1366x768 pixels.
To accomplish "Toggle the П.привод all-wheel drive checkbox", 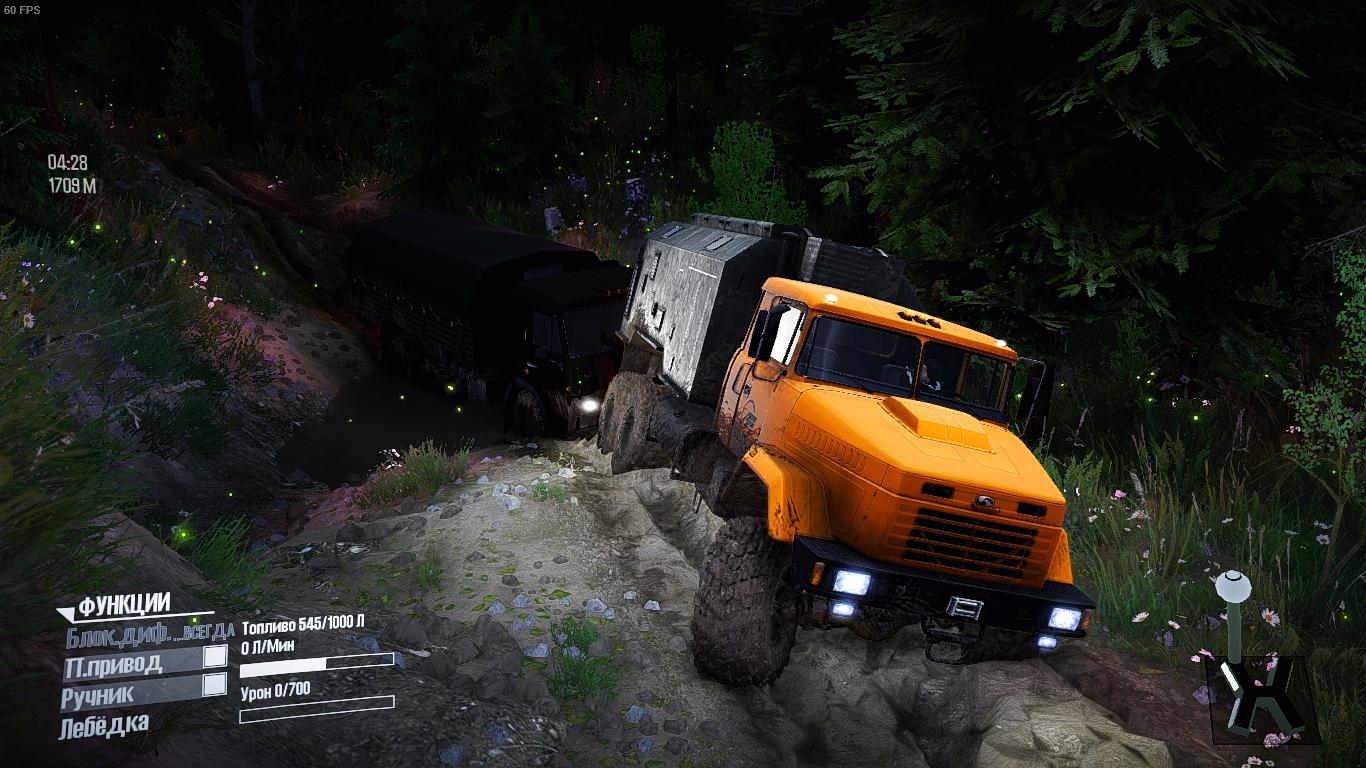I will (214, 657).
